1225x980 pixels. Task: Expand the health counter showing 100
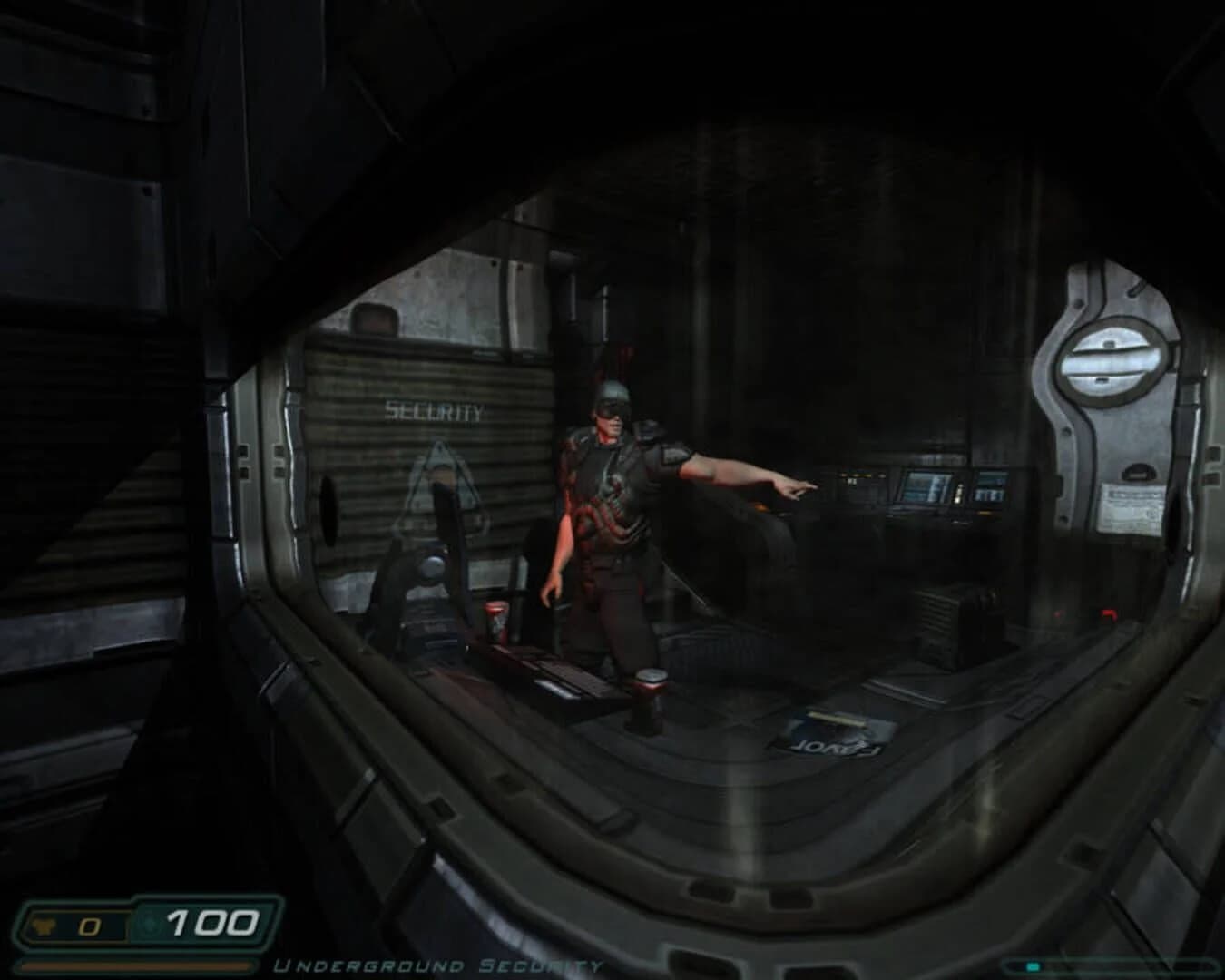[x=211, y=921]
